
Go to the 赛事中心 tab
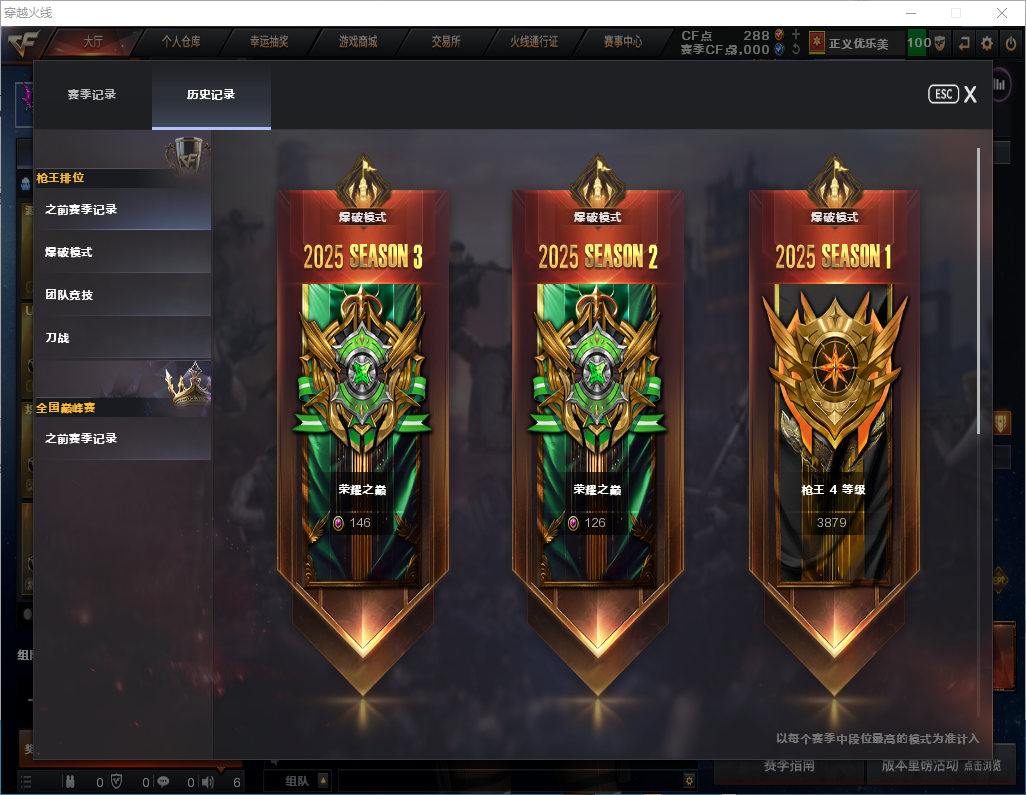[x=622, y=42]
